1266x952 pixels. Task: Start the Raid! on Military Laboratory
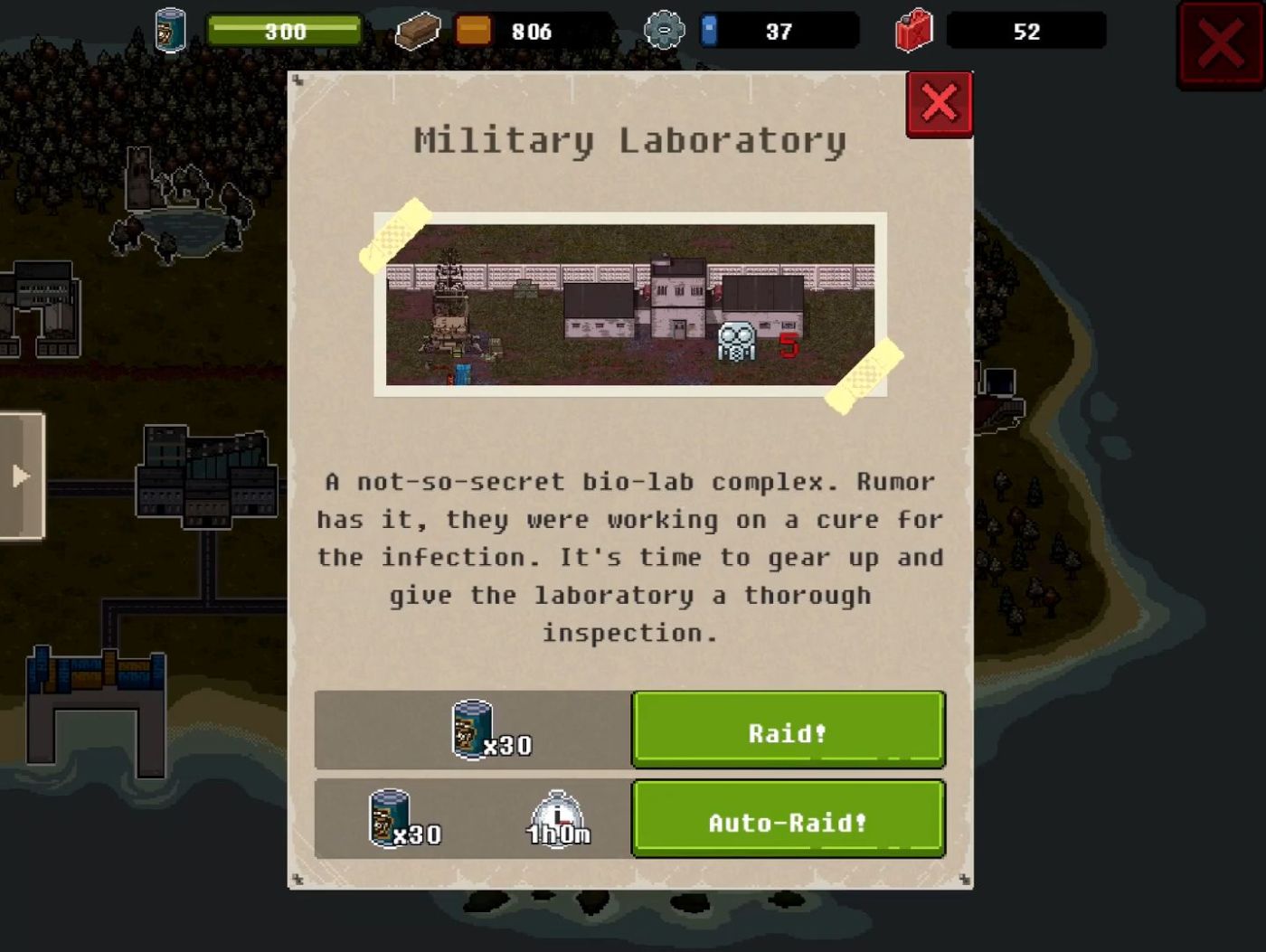[x=788, y=730]
